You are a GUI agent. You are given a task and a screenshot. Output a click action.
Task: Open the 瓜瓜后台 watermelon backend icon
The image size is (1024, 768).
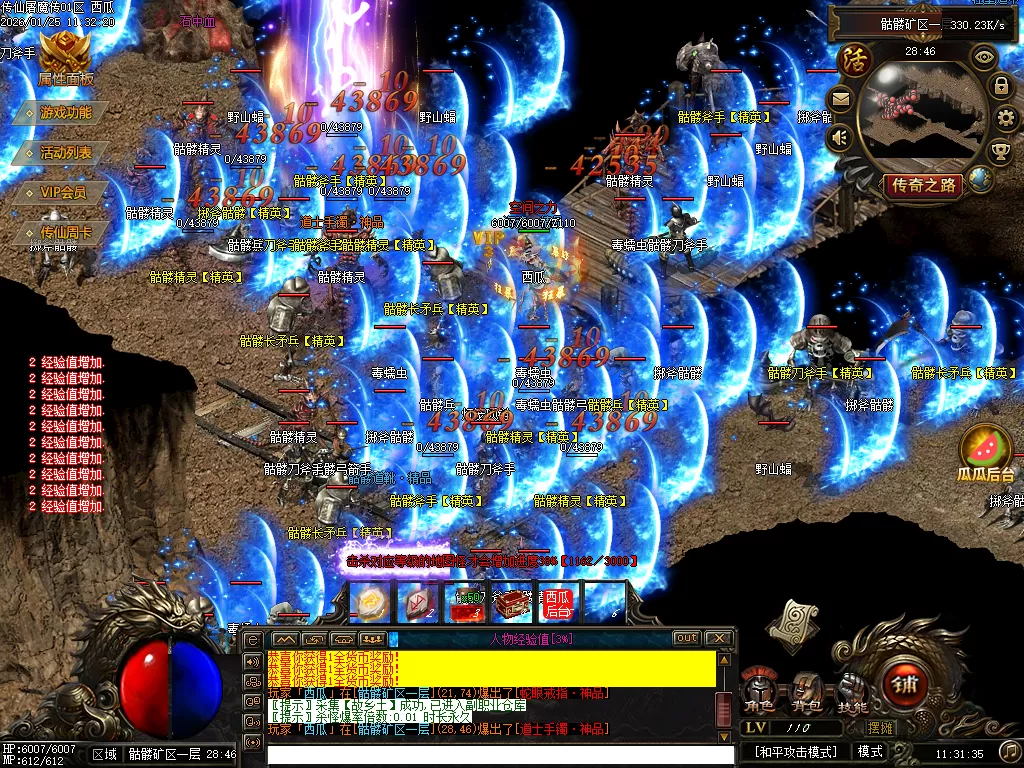tap(986, 452)
